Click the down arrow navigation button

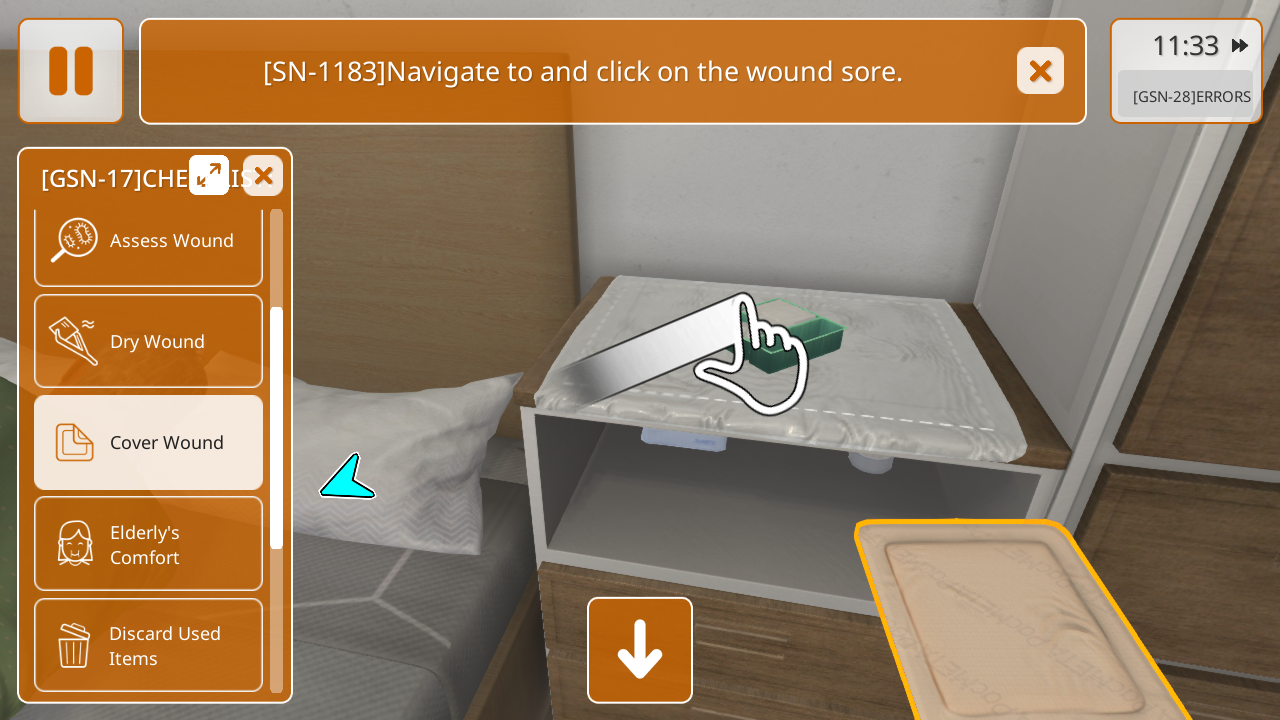coord(640,650)
